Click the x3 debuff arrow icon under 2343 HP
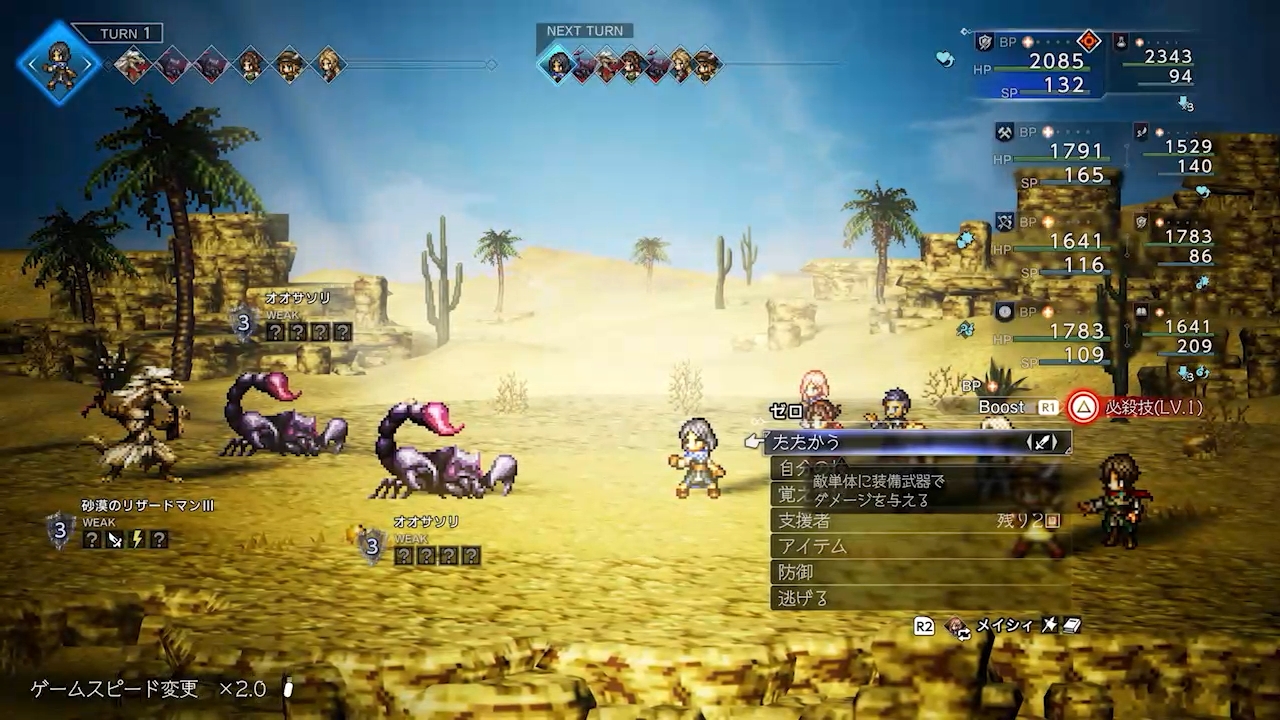The image size is (1280, 720). pyautogui.click(x=1186, y=105)
